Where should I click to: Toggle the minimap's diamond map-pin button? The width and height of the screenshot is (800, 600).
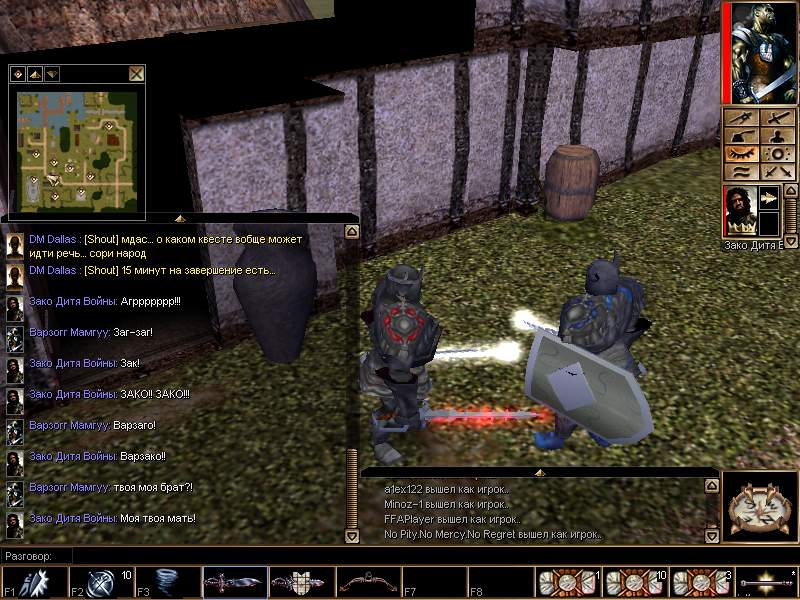pos(17,73)
